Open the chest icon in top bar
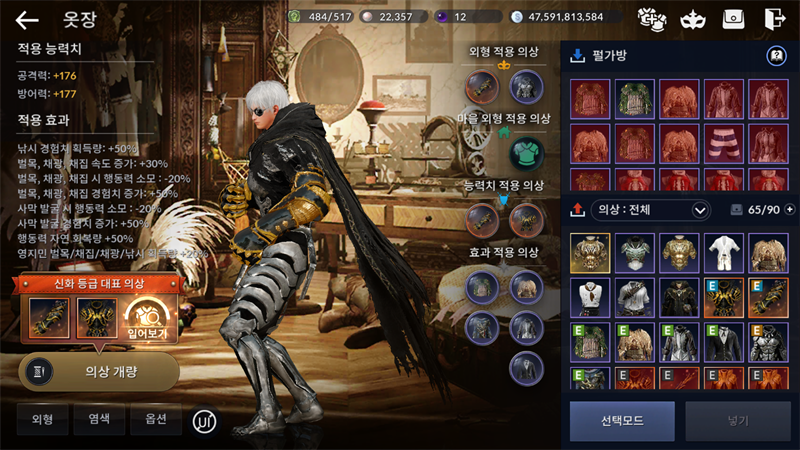The width and height of the screenshot is (800, 450). pyautogui.click(x=733, y=18)
